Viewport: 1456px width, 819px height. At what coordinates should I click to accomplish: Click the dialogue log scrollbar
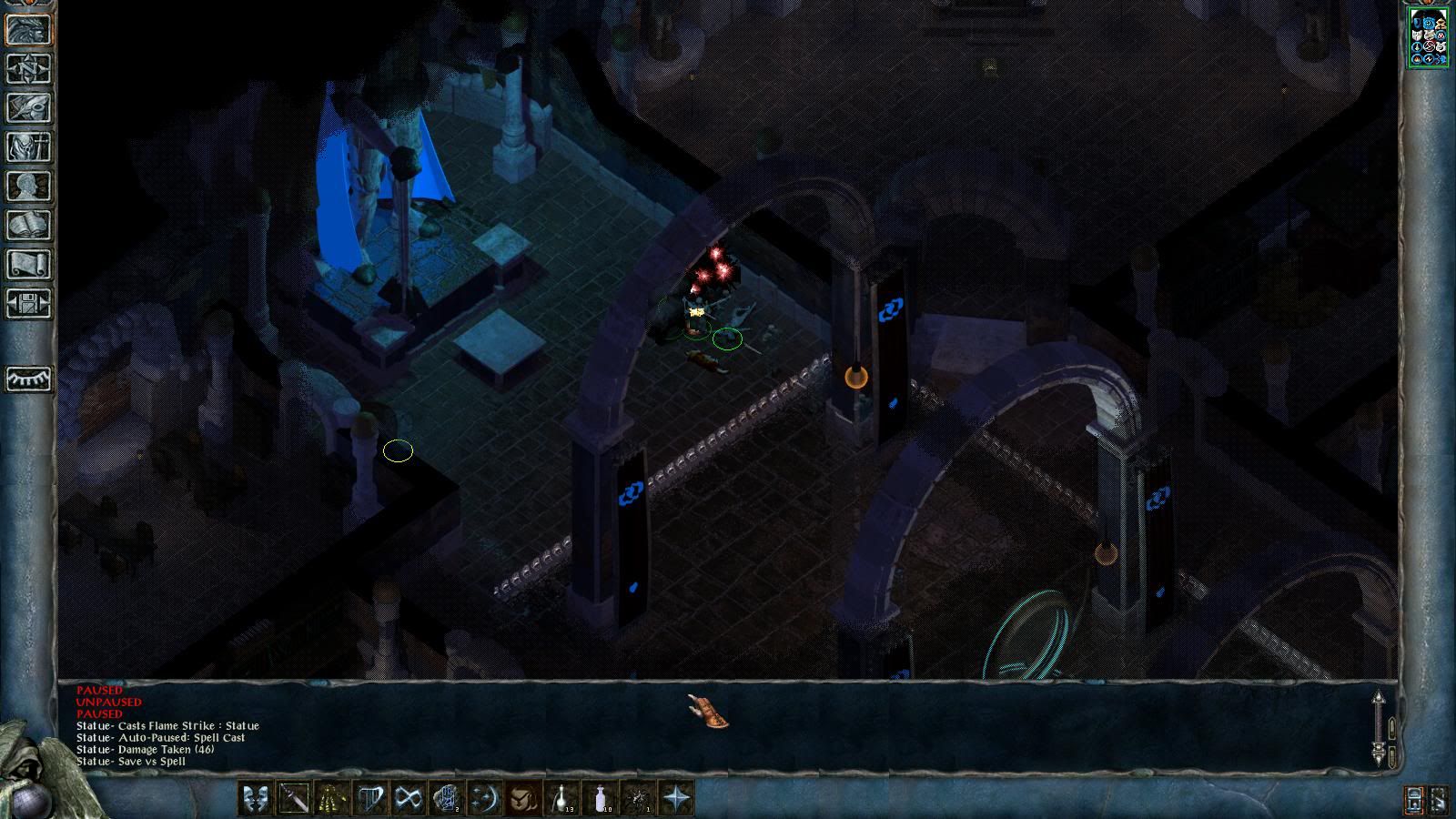(1379, 728)
